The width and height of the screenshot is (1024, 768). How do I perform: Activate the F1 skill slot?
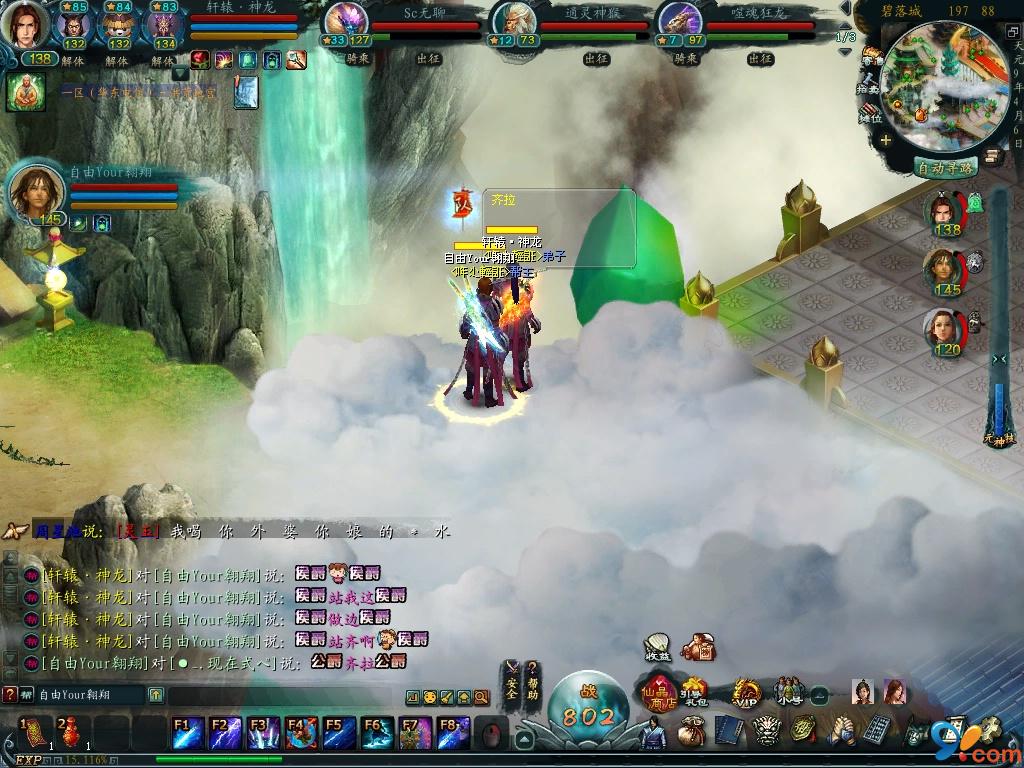tap(189, 733)
